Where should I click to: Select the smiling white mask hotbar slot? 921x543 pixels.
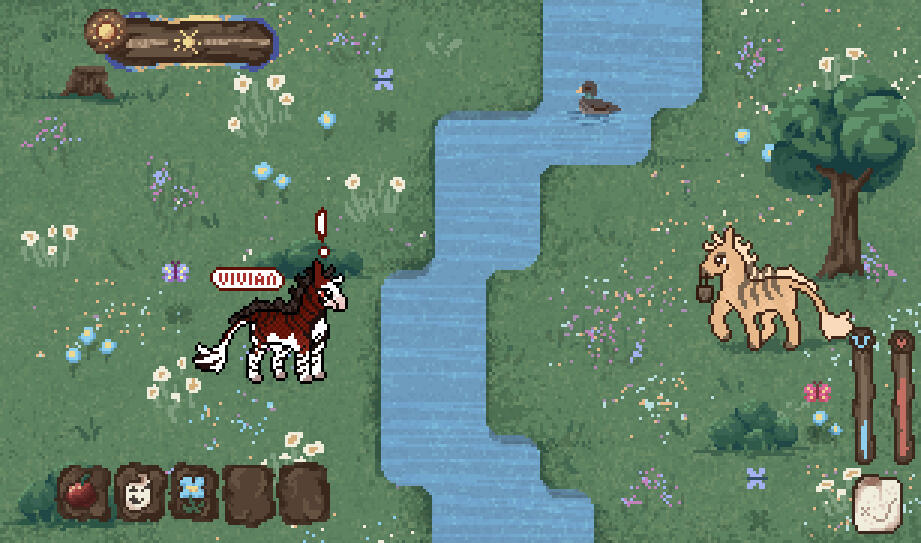[x=139, y=492]
